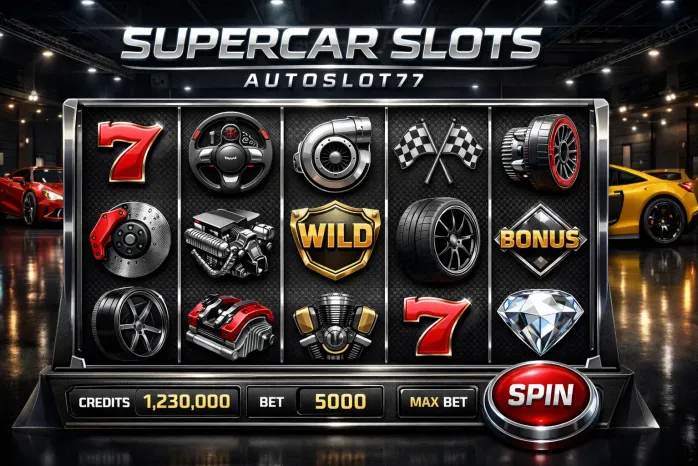
Task: Click the 5000 bet amount box
Action: point(339,402)
